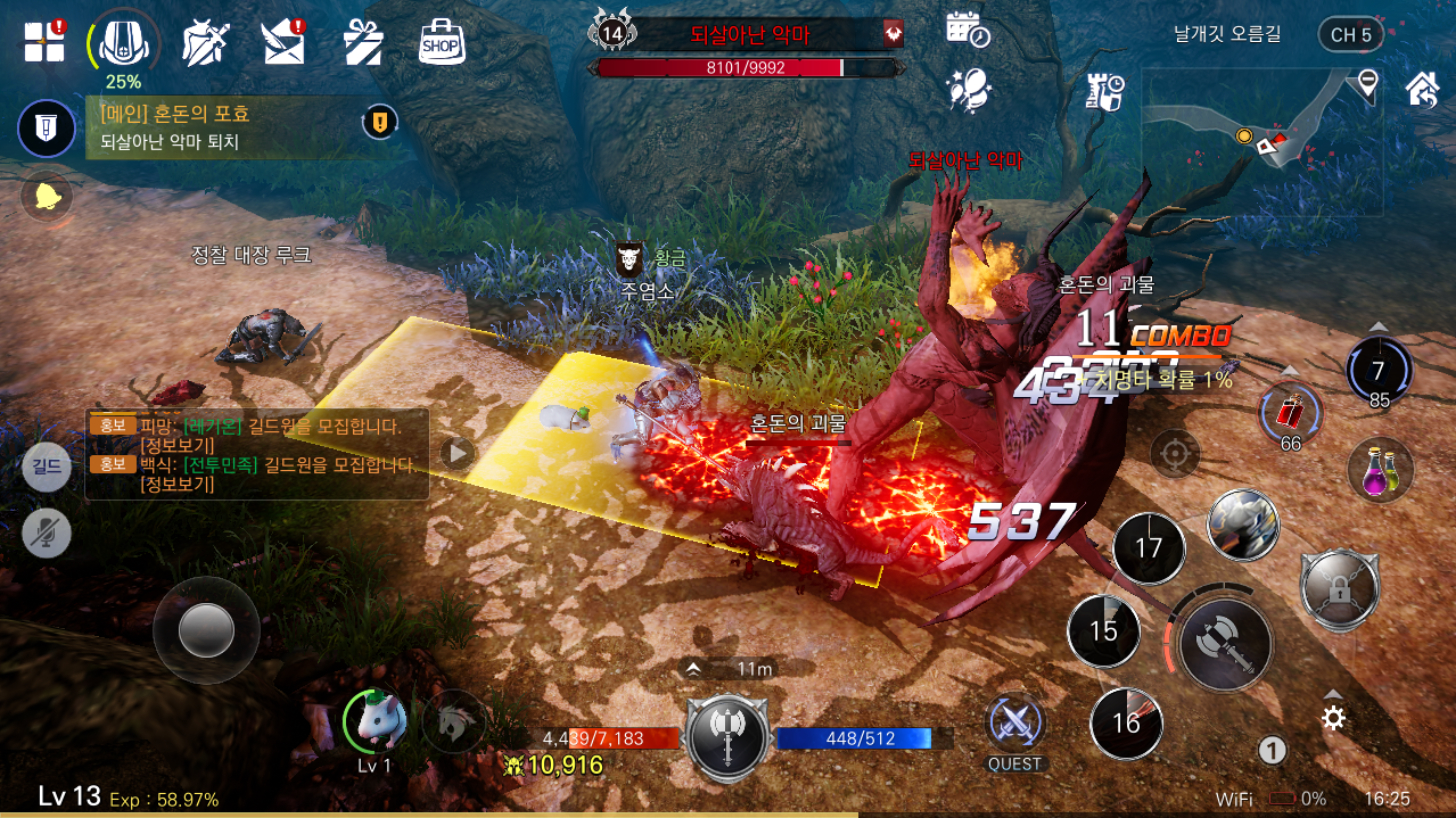Toggle the muted microphone button
1456x818 pixels.
47,532
